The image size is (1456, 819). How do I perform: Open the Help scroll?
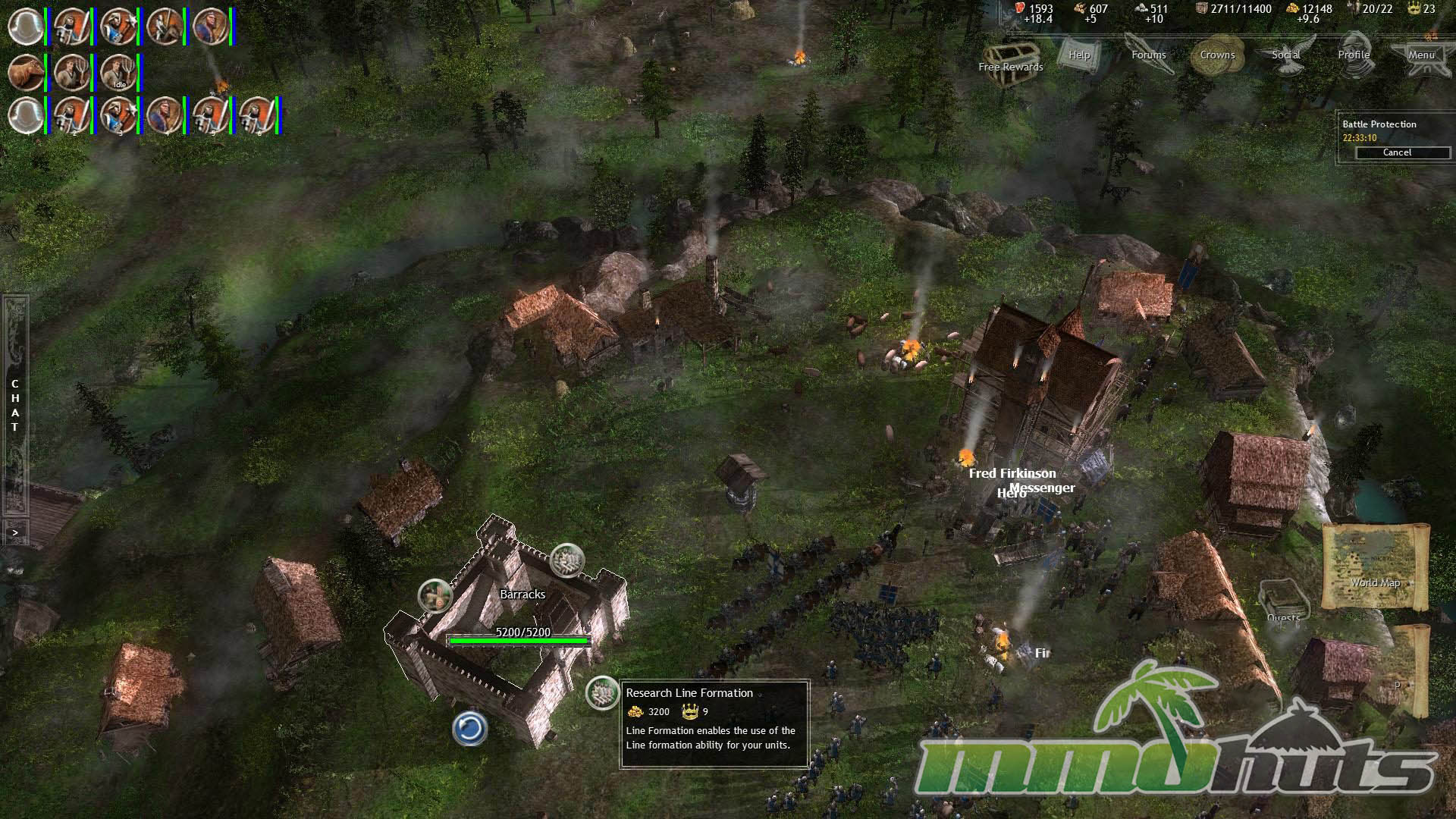(1079, 55)
